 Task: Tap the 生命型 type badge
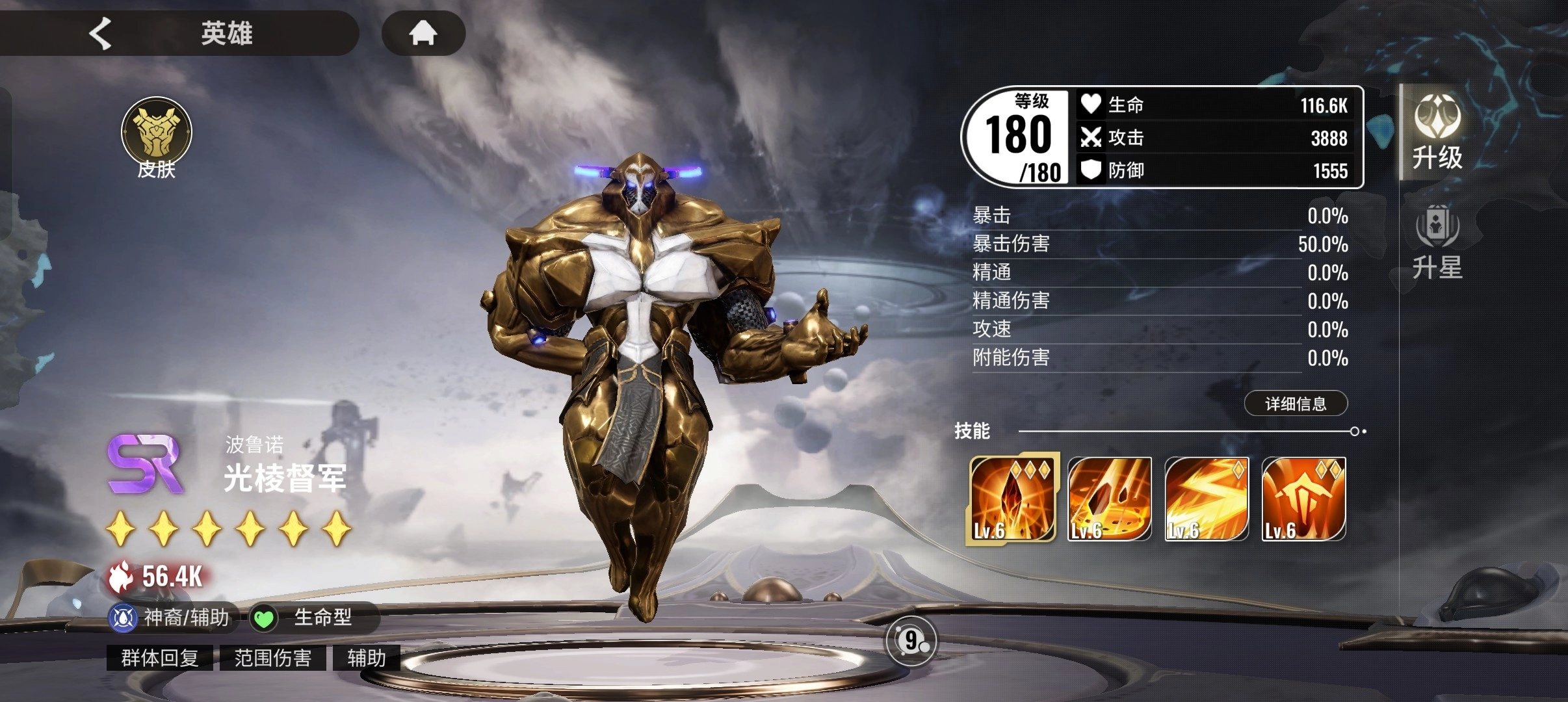click(x=311, y=617)
